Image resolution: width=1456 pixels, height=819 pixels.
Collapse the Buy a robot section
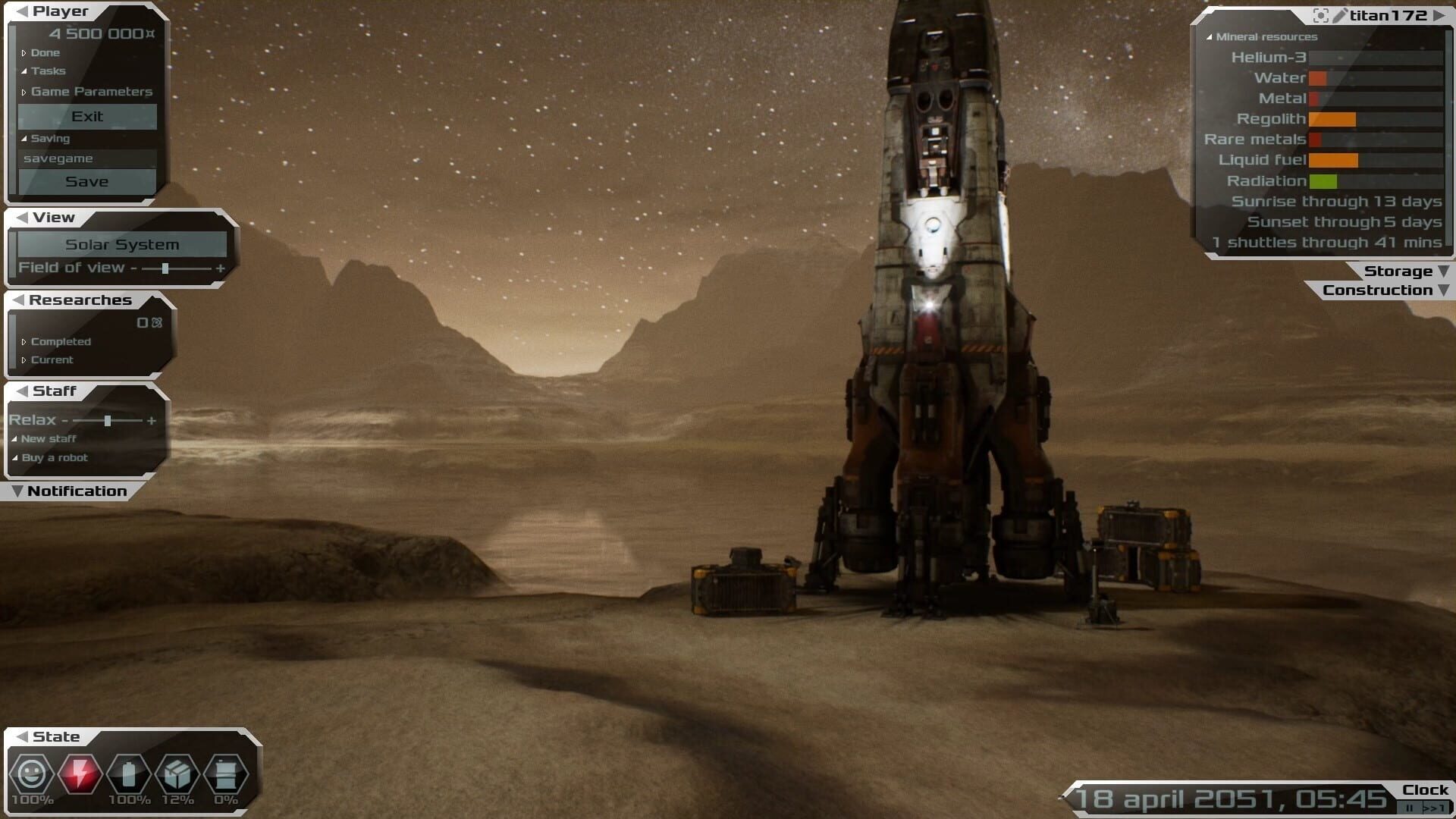click(54, 458)
